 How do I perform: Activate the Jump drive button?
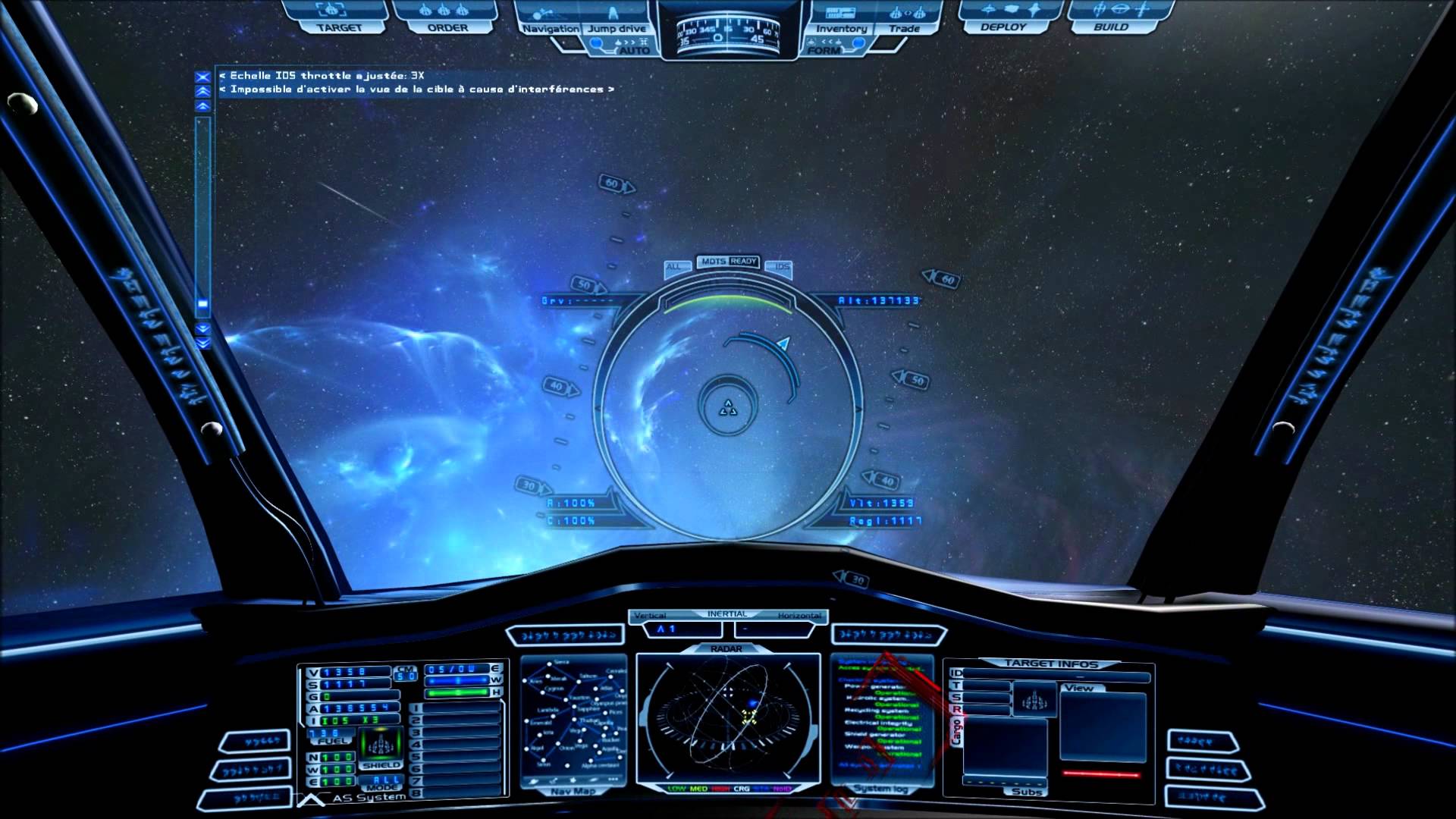(617, 28)
